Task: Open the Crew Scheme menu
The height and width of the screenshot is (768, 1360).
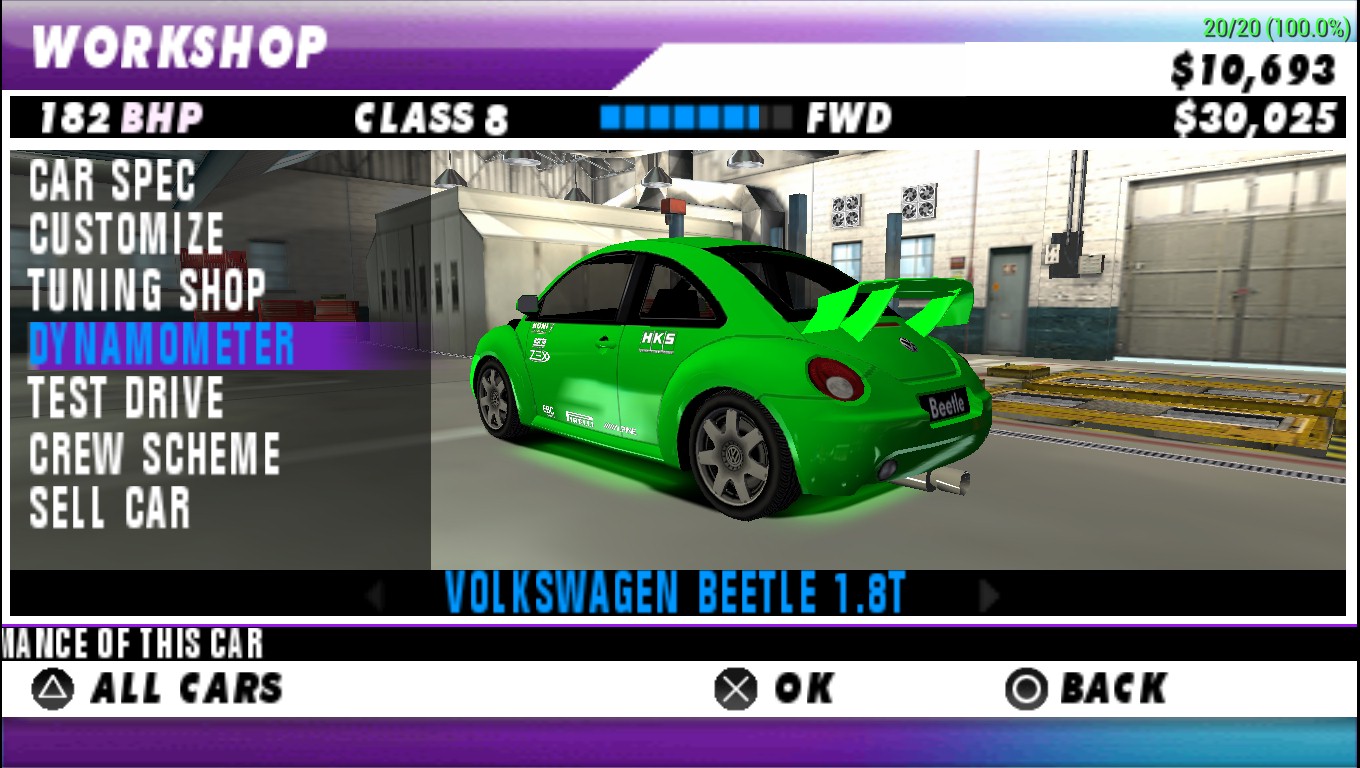Action: click(154, 453)
